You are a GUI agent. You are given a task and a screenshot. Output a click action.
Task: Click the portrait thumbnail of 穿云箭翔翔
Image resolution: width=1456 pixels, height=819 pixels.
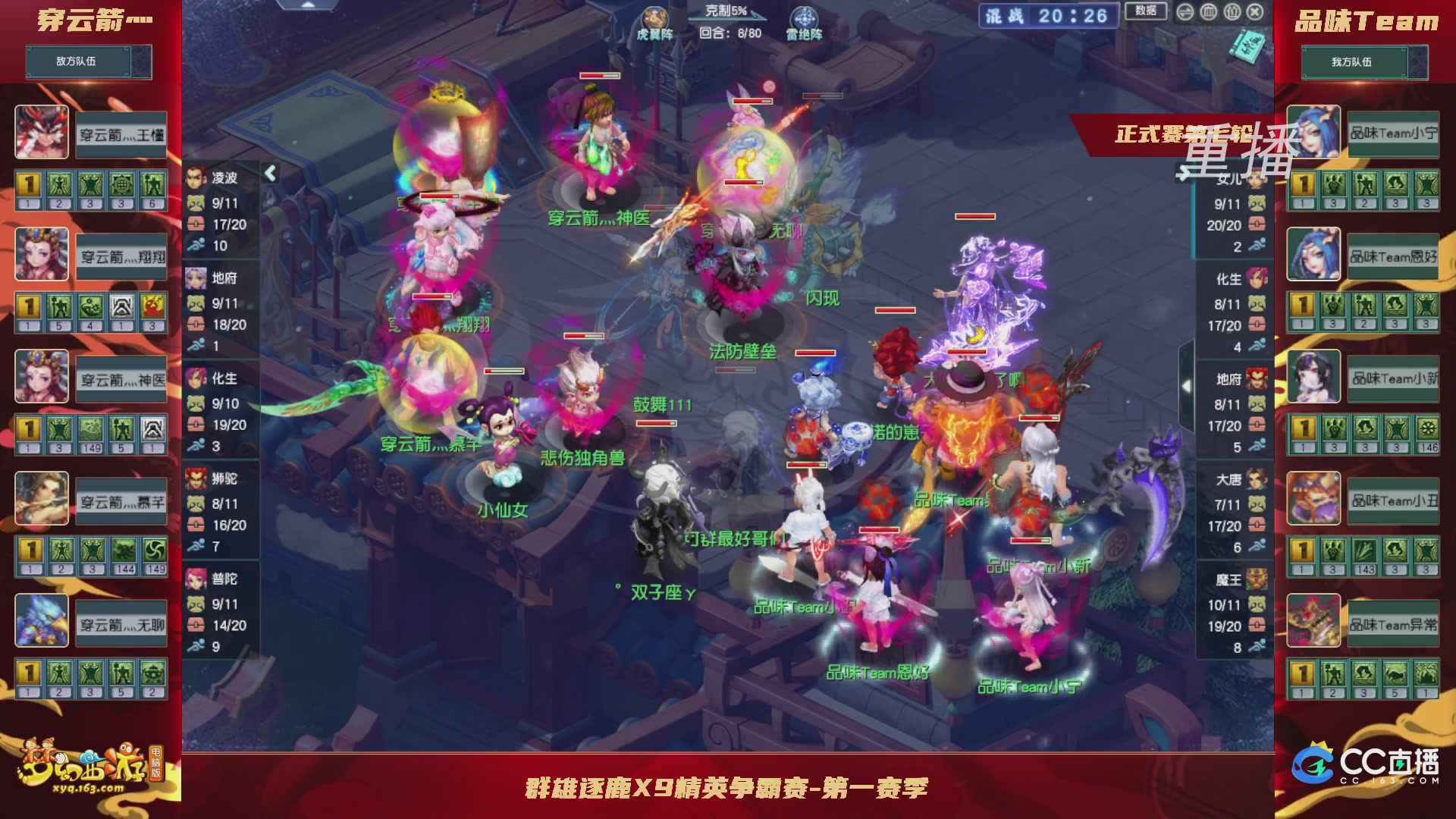42,256
